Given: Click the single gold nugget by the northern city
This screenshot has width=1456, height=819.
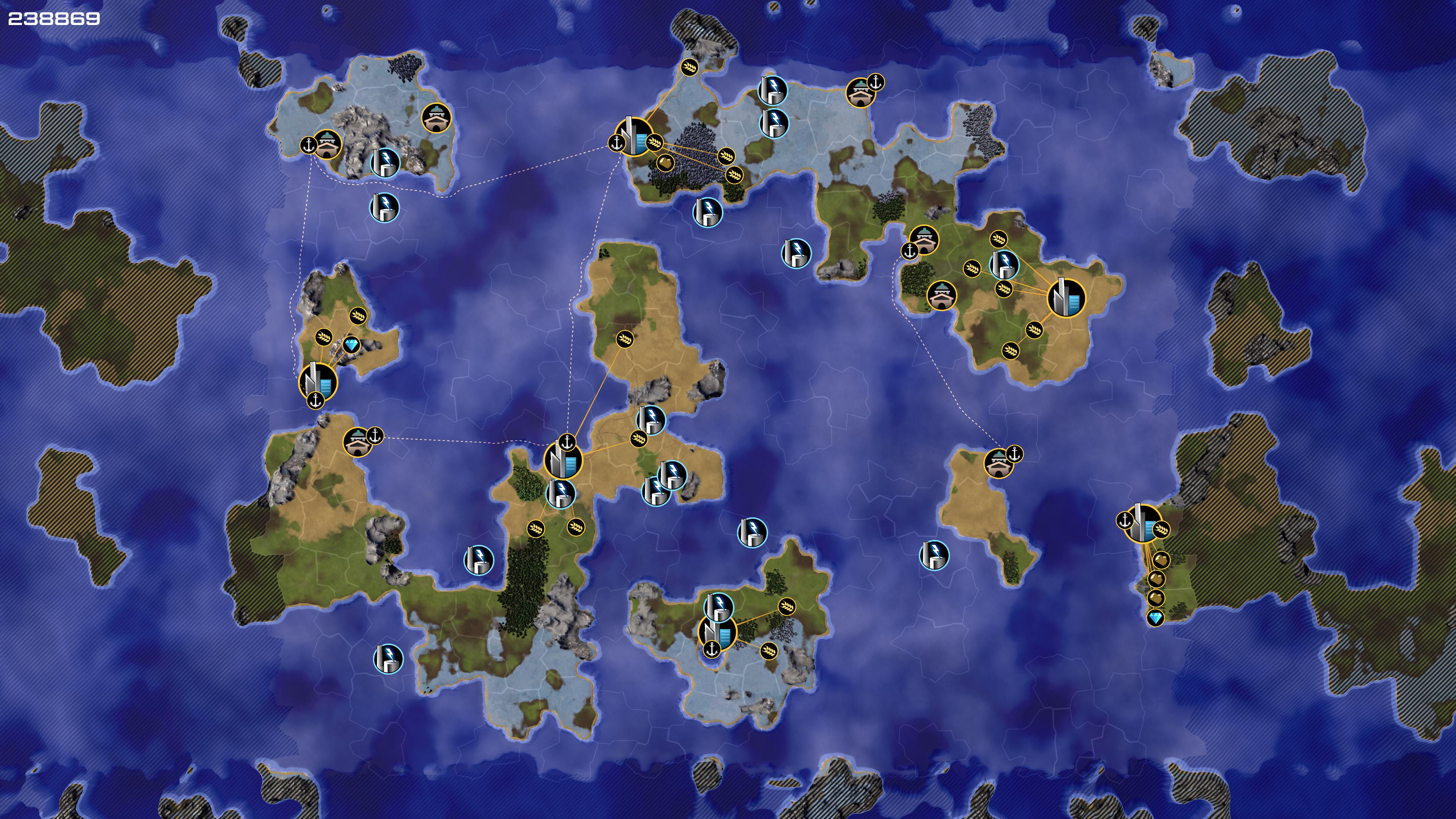Looking at the screenshot, I should 665,163.
